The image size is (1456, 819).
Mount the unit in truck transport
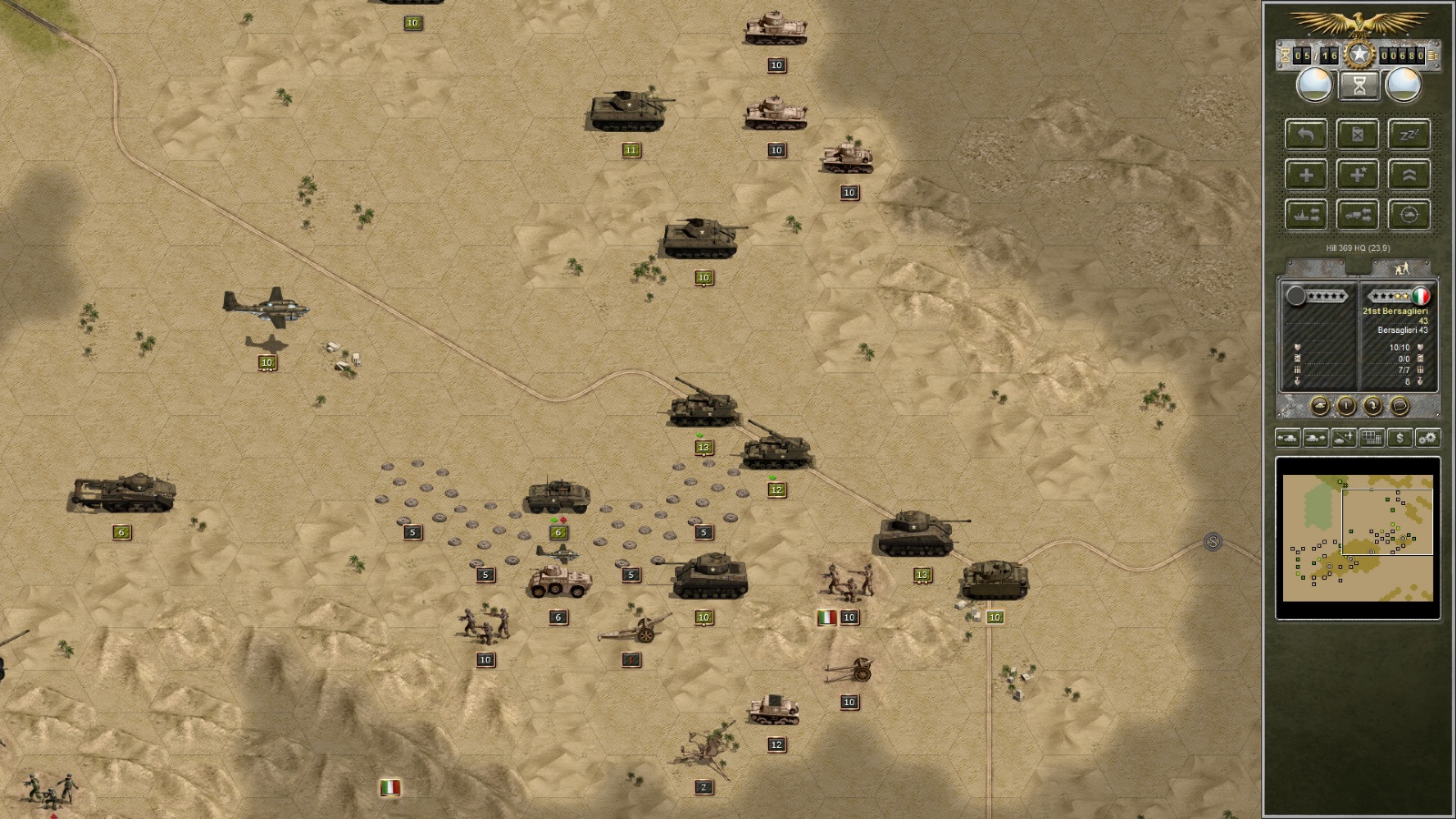1358,216
